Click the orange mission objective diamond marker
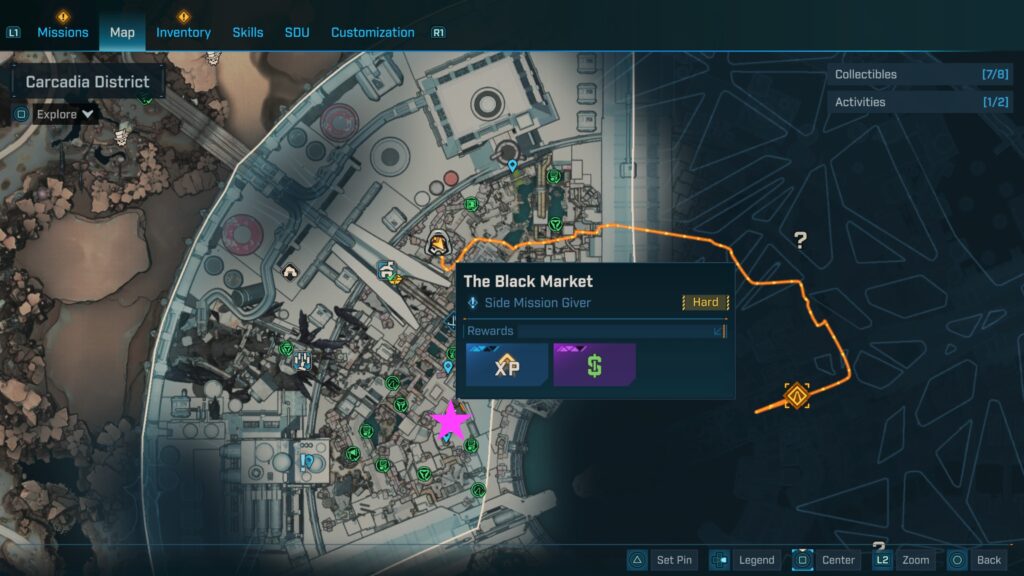Viewport: 1024px width, 576px height. pos(797,395)
